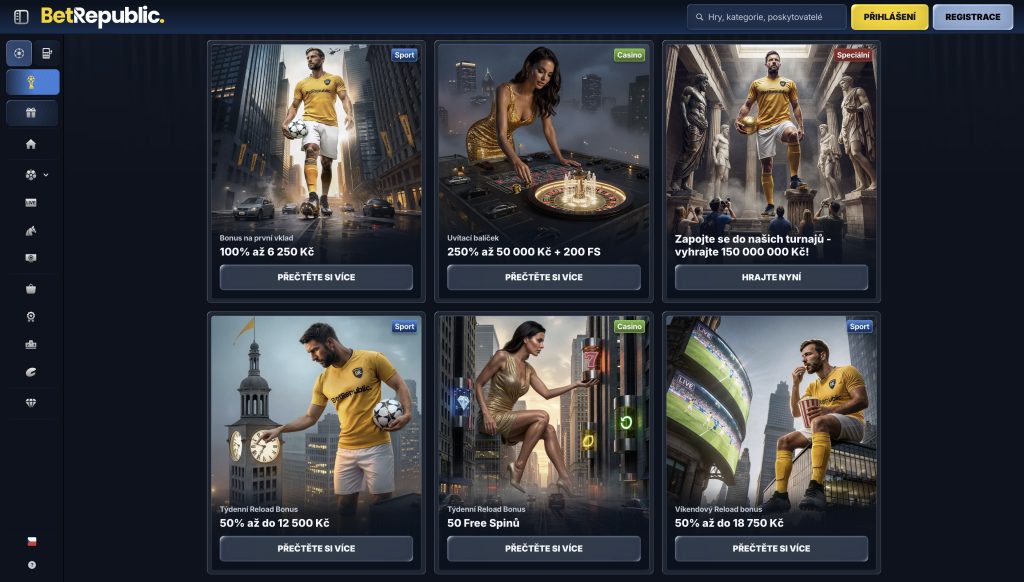Screen dimensions: 1024x582
Task: Read more about the weekend reload bonus
Action: tap(771, 548)
